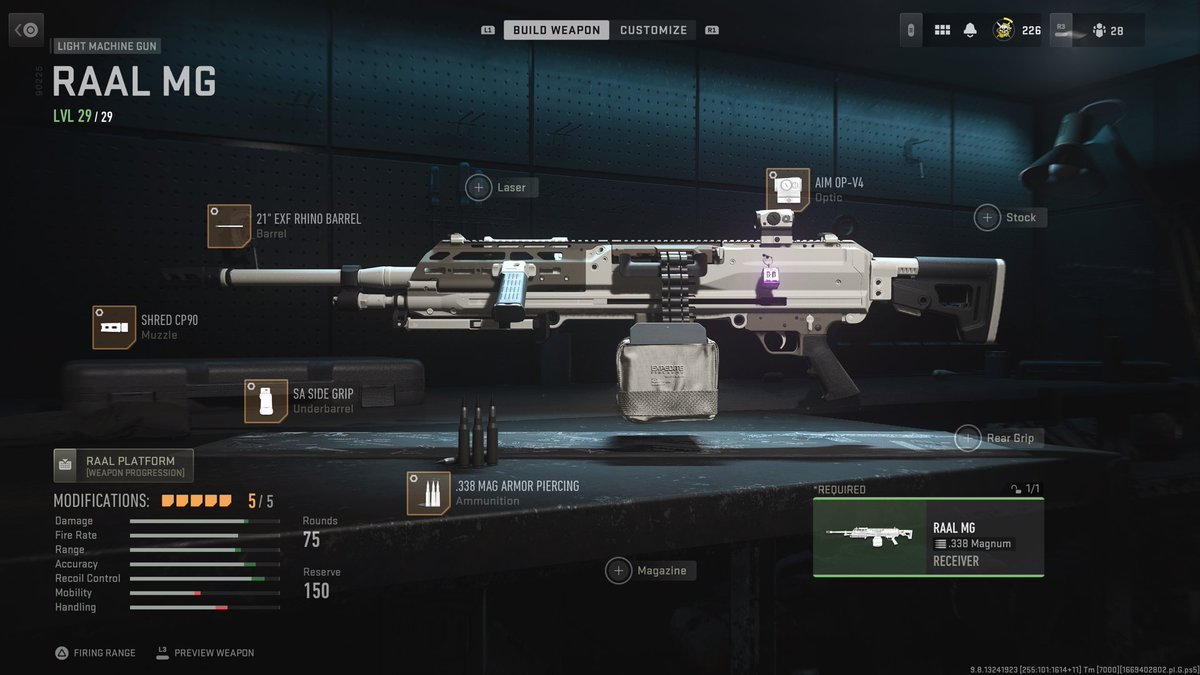Open the grid menu icon
The height and width of the screenshot is (675, 1200).
(x=942, y=30)
